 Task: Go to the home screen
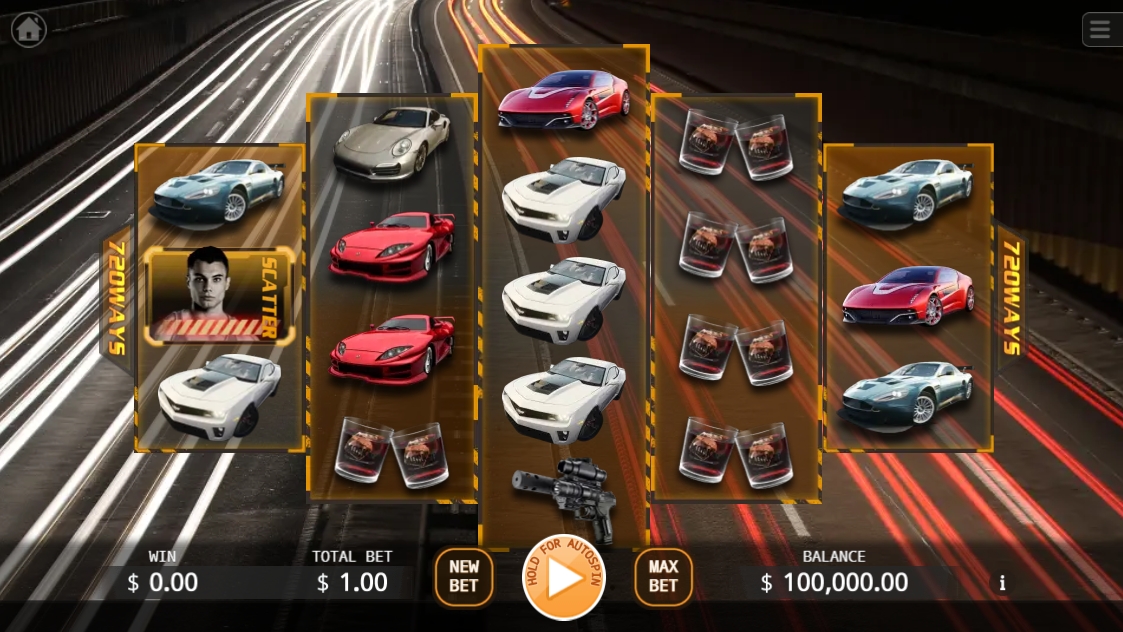pos(29,30)
